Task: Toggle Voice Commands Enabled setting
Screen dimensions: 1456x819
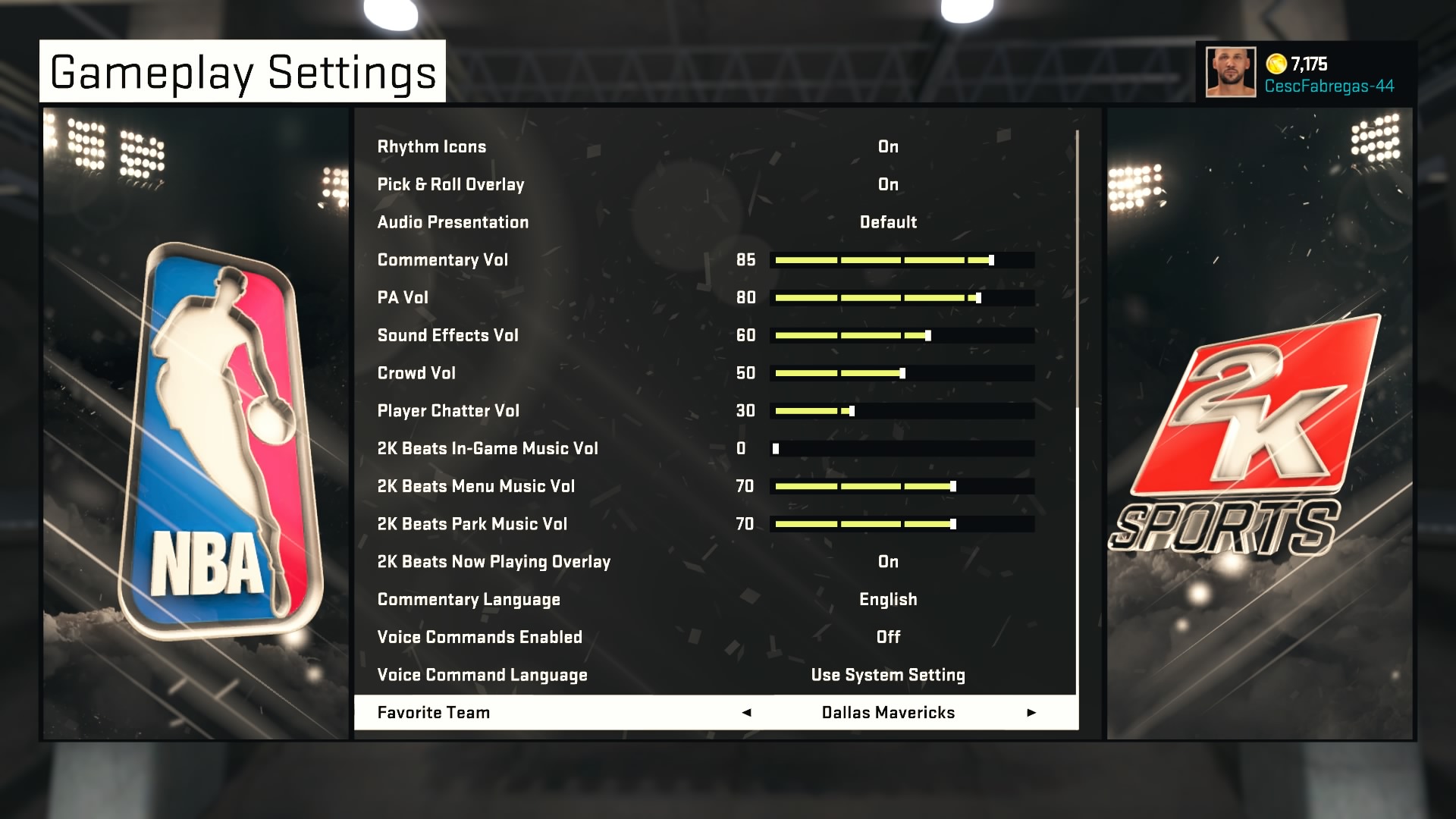Action: click(887, 637)
